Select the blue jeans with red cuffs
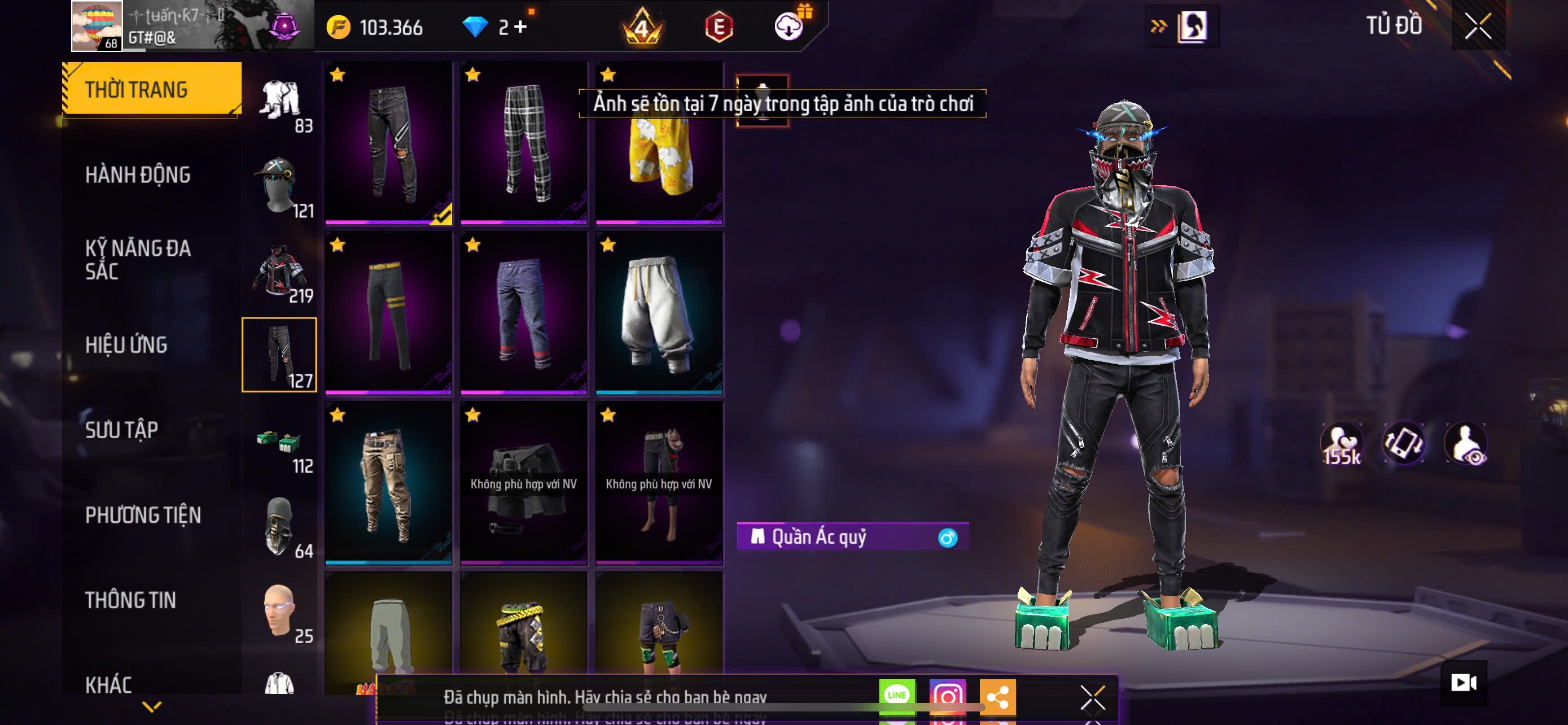 (x=524, y=313)
